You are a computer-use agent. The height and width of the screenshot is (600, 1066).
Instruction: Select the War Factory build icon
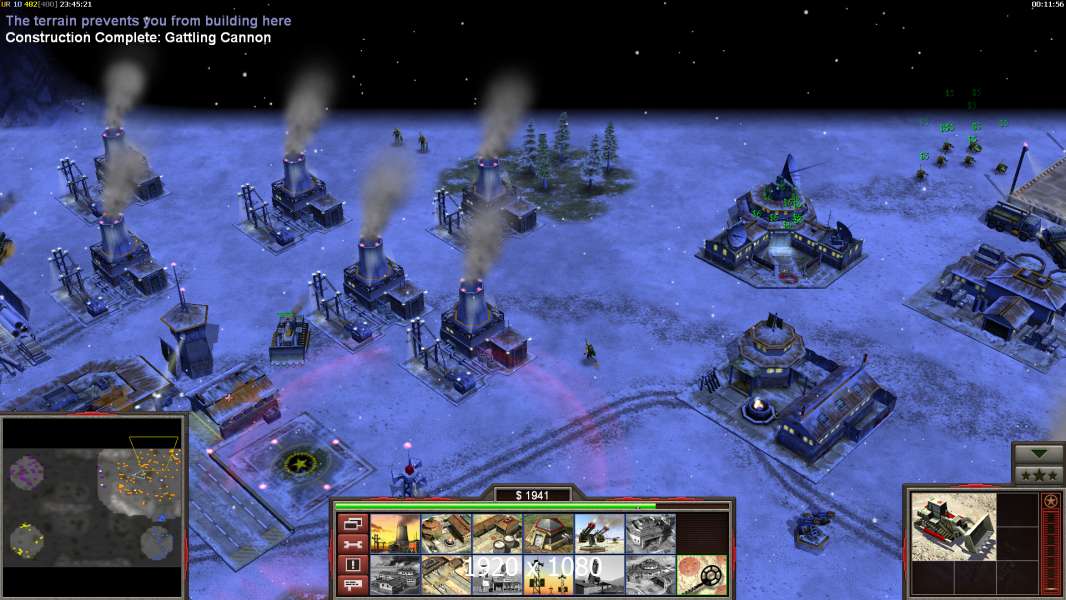(x=650, y=534)
